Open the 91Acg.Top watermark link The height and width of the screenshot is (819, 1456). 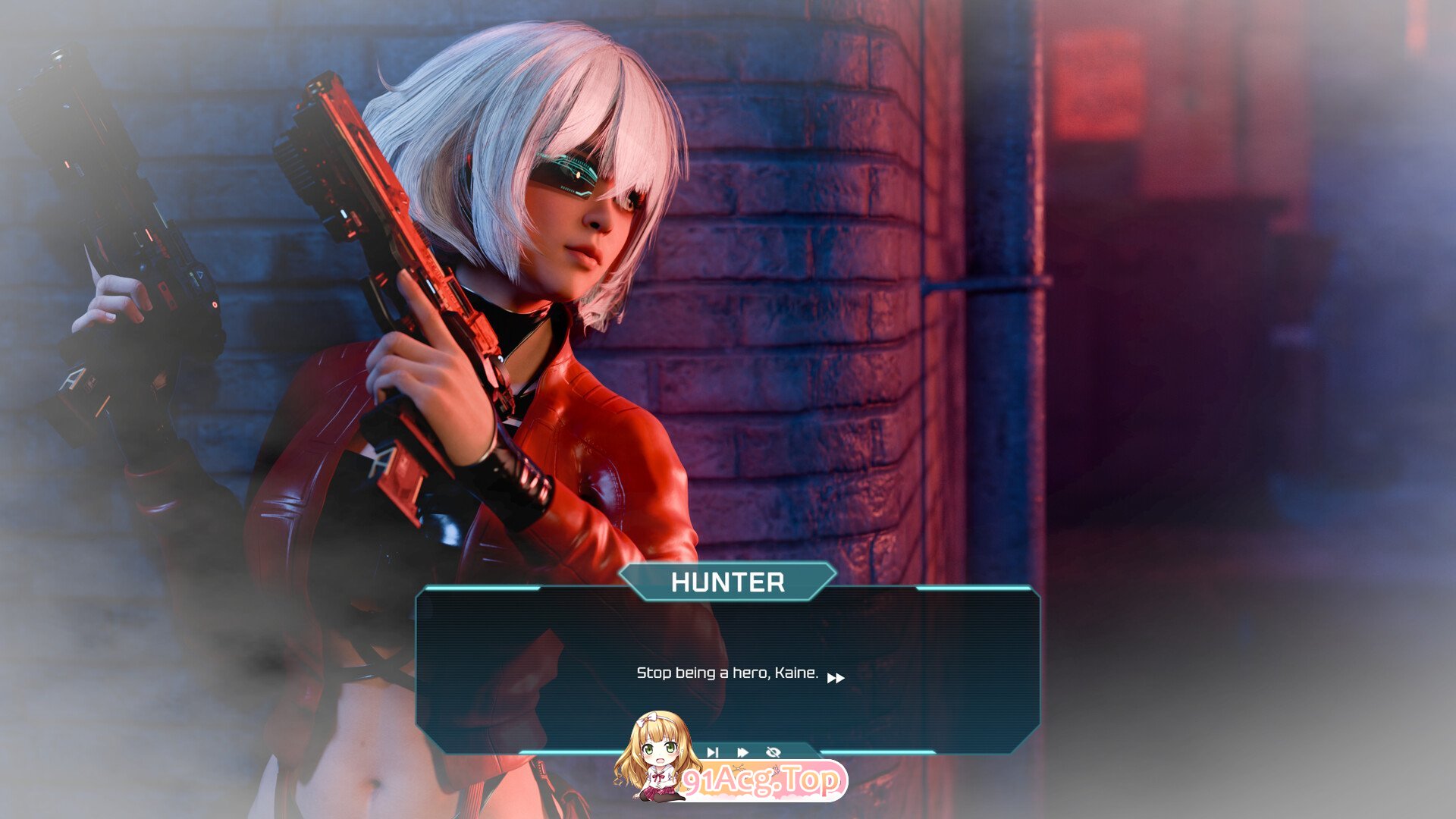[761, 781]
